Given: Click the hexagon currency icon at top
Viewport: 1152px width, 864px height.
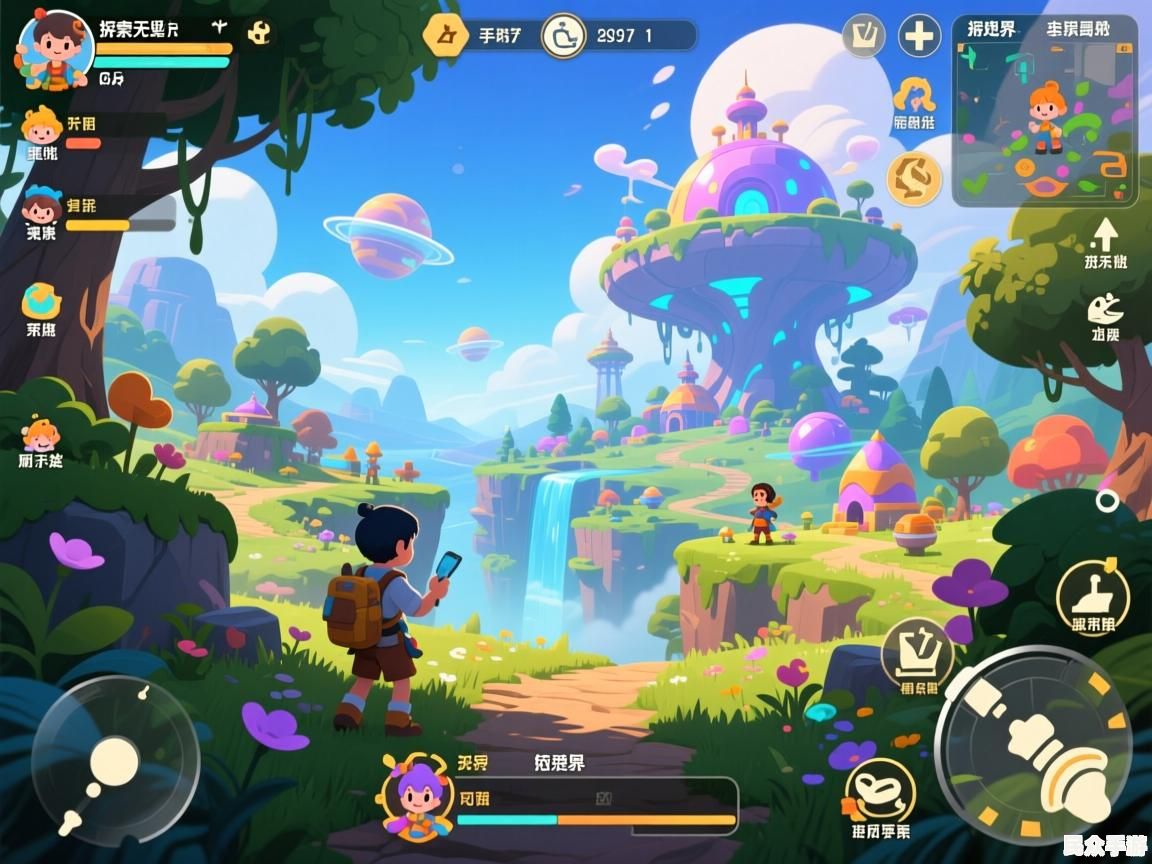Looking at the screenshot, I should click(445, 35).
